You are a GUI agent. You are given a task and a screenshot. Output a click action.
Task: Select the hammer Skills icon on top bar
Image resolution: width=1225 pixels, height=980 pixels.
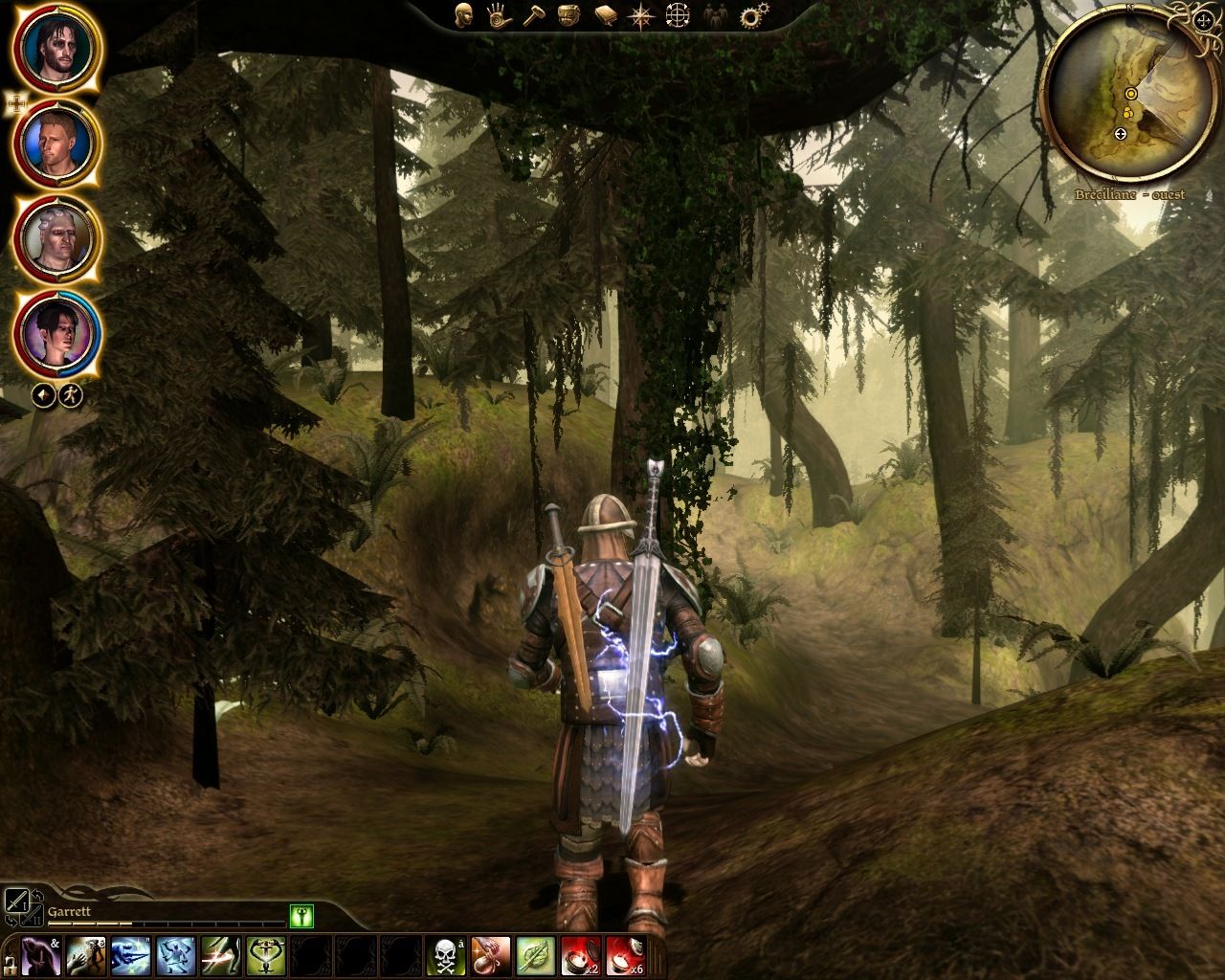[534, 17]
